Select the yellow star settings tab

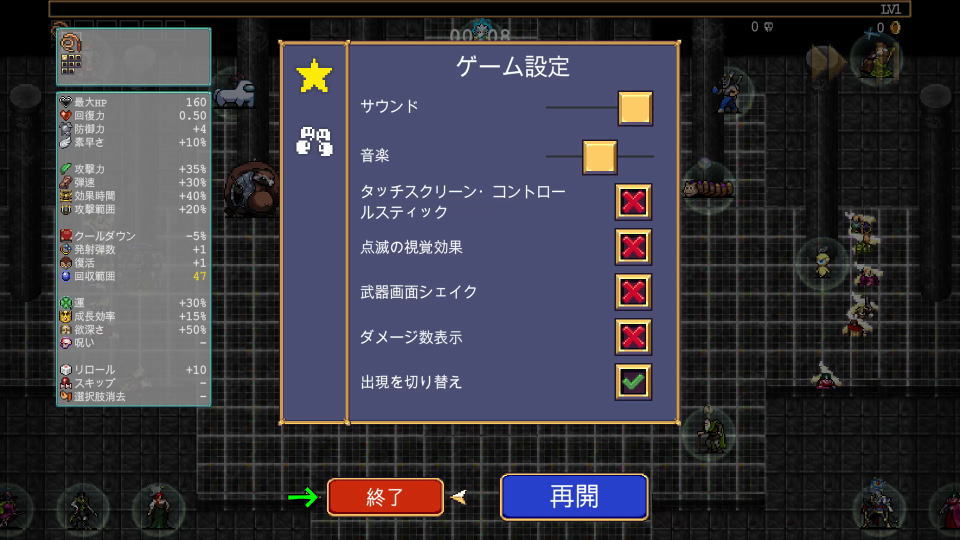(x=314, y=77)
